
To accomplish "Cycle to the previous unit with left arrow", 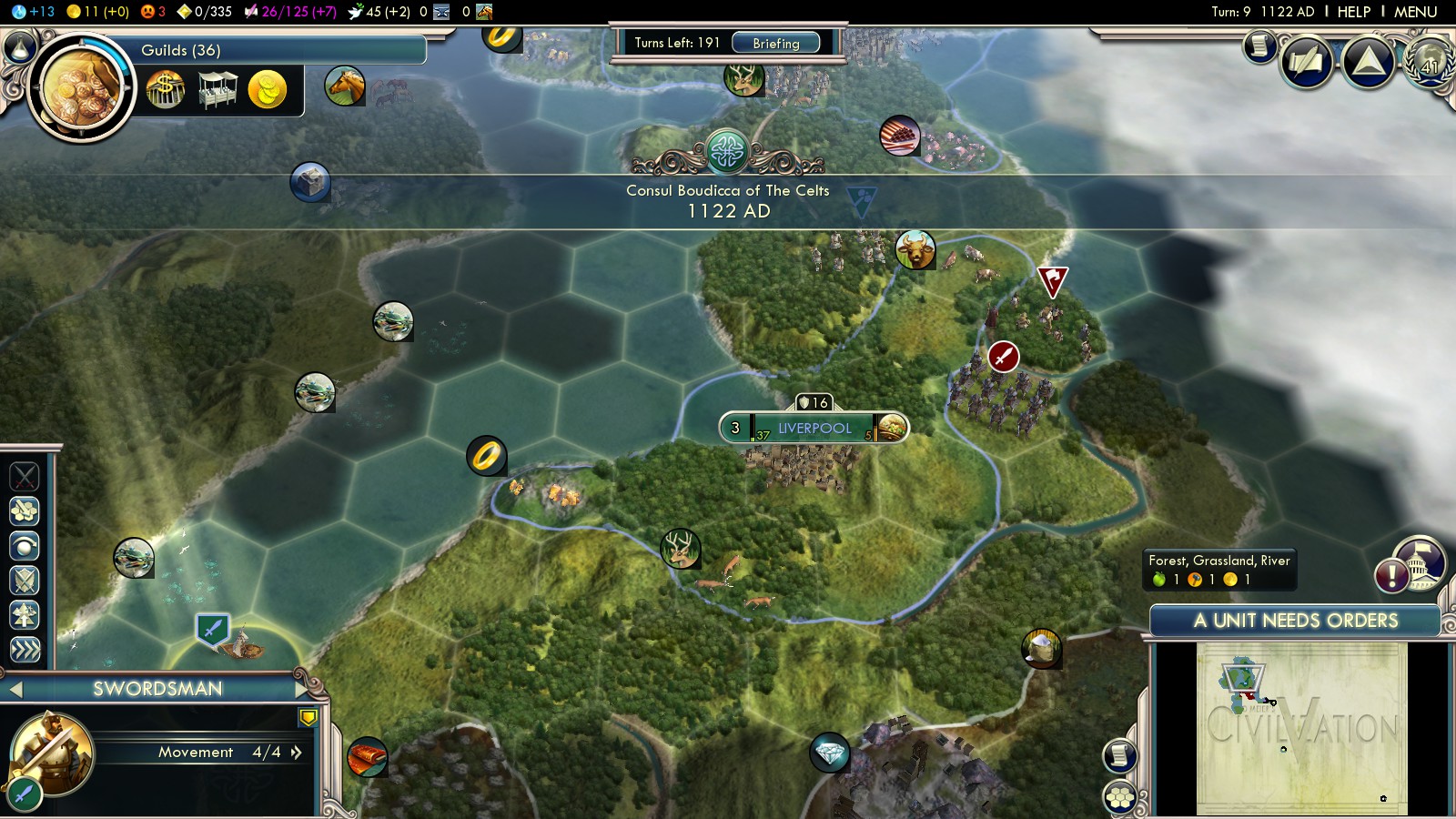I will [15, 689].
